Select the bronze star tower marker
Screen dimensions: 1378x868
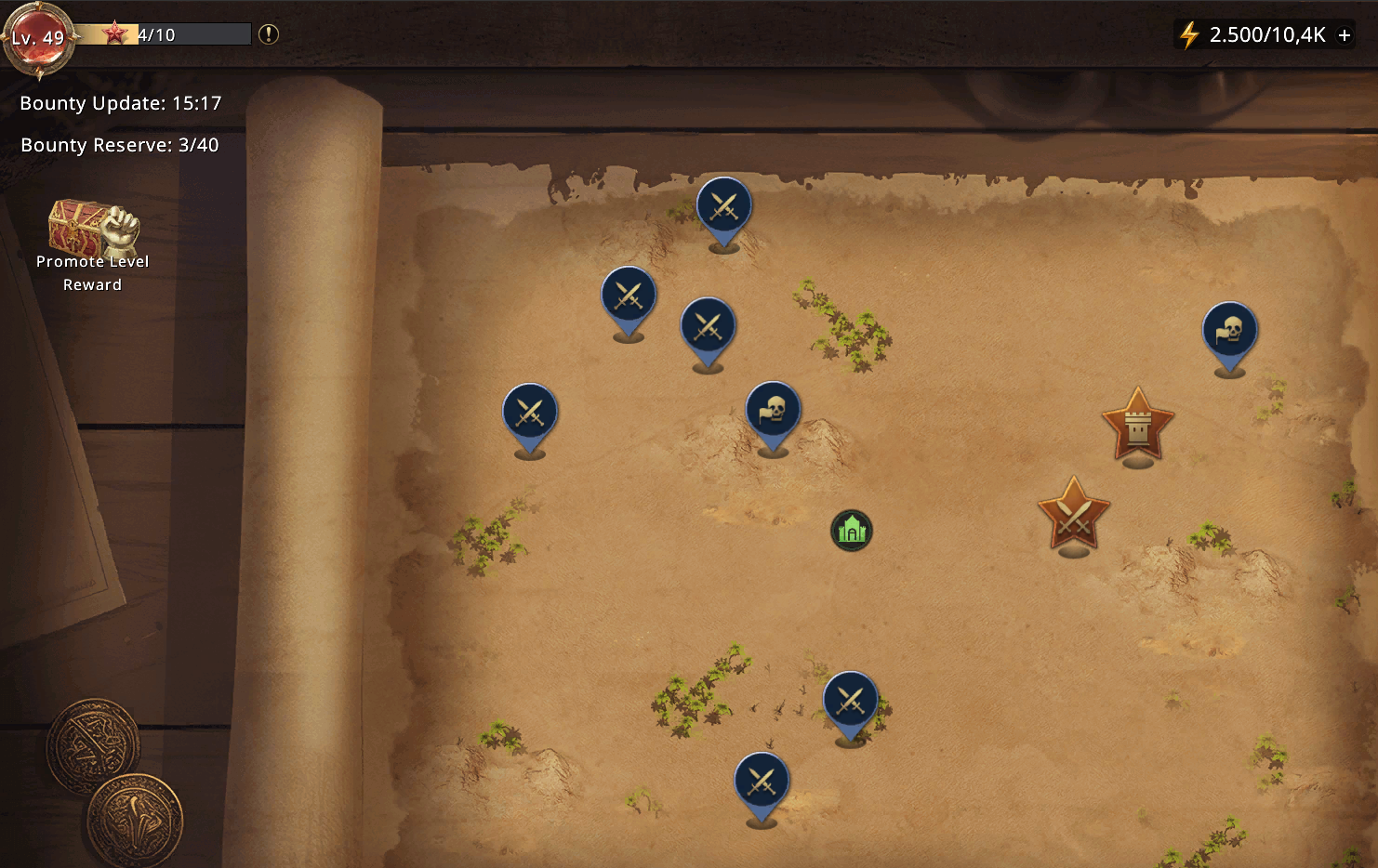pos(1137,426)
